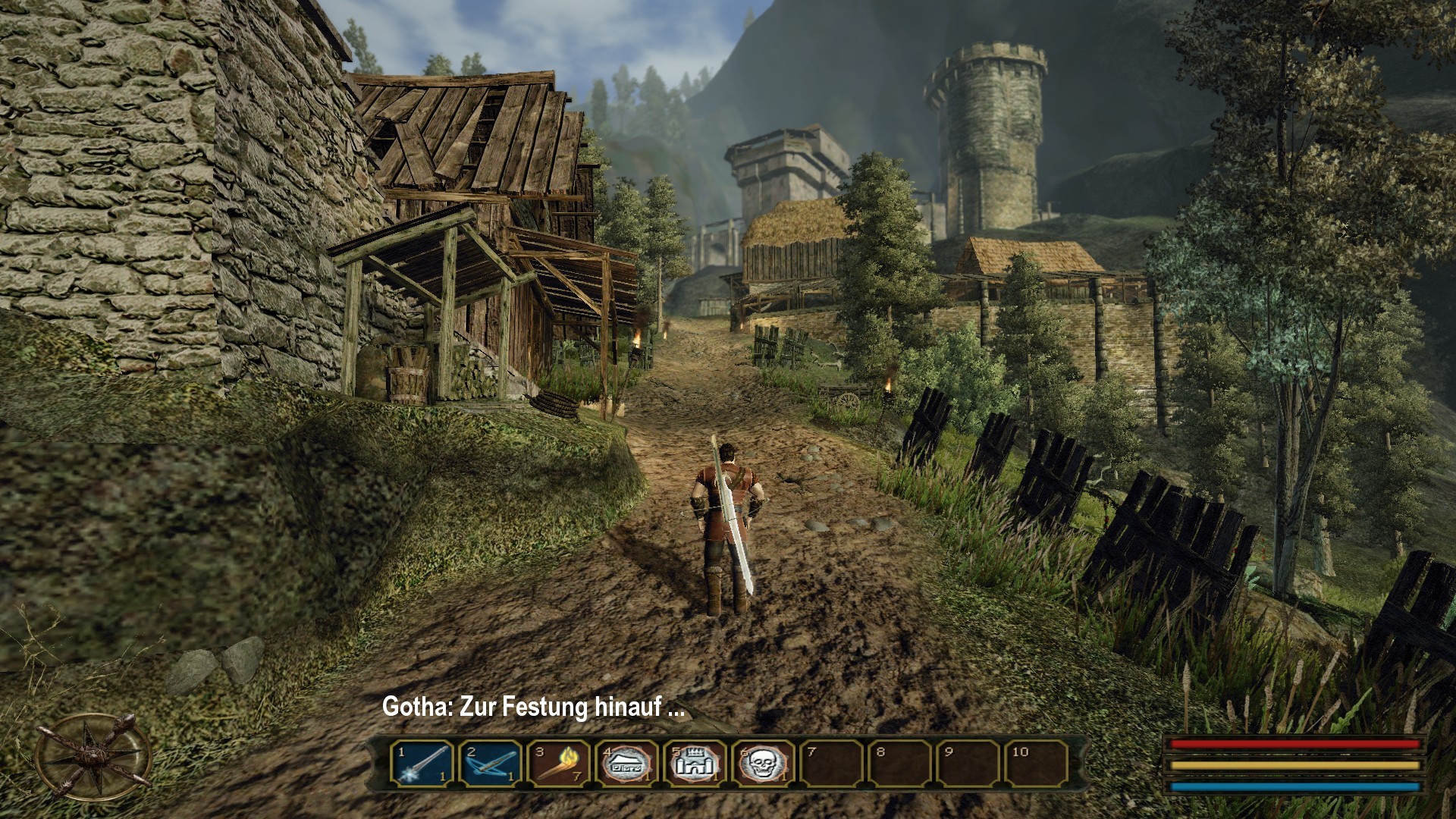Select the sword in hotbar slot 1
Viewport: 1456px width, 819px height.
point(422,763)
